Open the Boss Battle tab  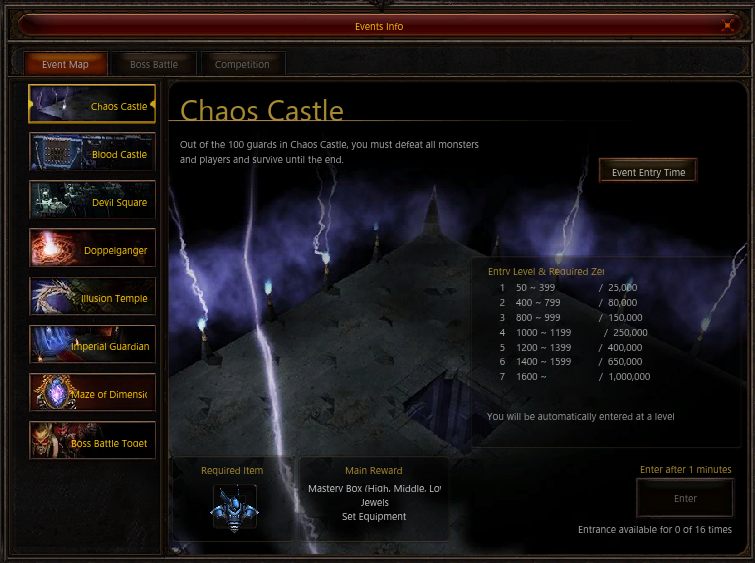[153, 64]
